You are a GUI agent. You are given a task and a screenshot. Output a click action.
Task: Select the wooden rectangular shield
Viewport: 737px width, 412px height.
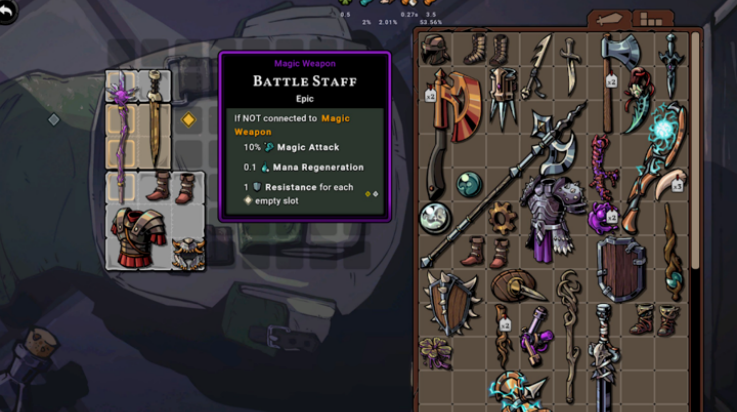[x=620, y=266]
